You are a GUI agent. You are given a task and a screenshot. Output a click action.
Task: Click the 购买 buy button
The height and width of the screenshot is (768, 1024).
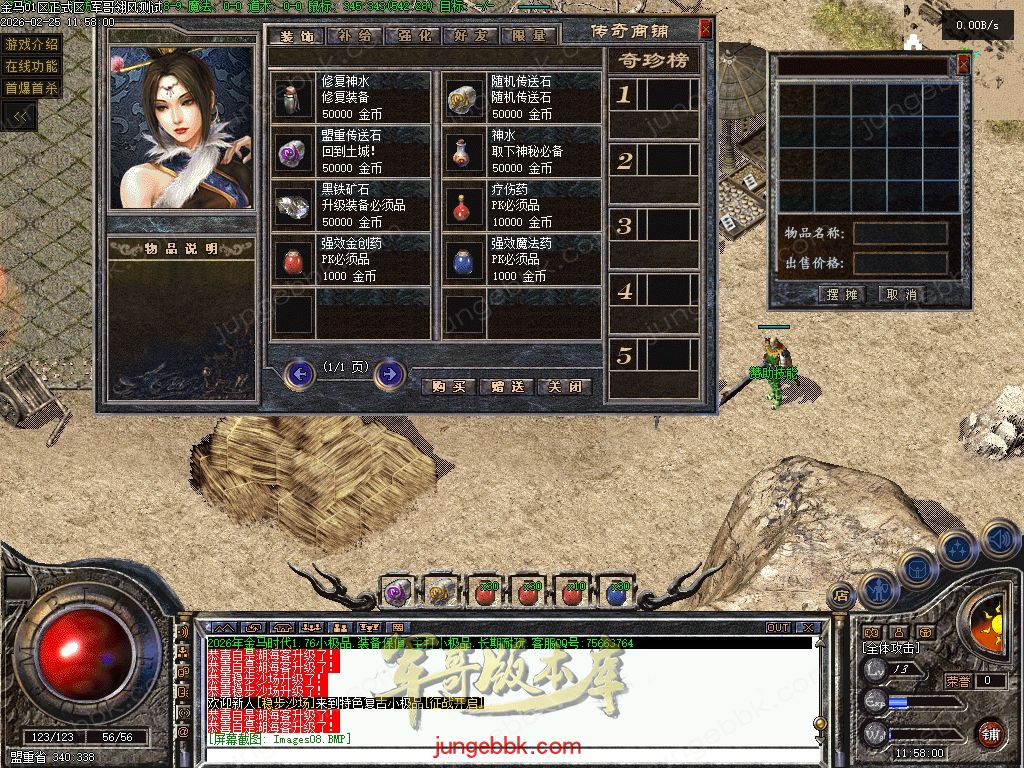[448, 387]
